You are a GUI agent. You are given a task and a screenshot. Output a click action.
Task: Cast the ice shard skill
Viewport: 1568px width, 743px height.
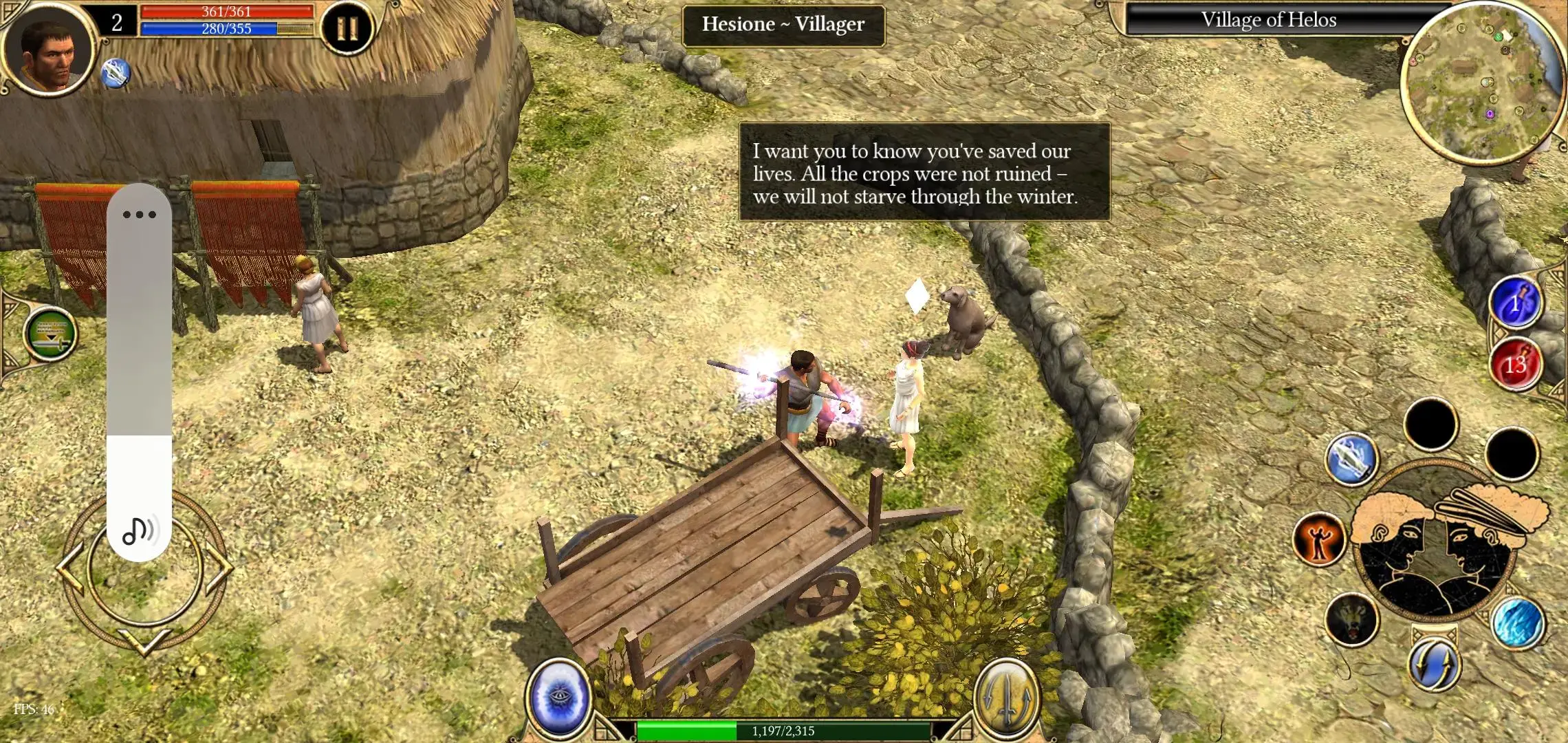click(1518, 623)
